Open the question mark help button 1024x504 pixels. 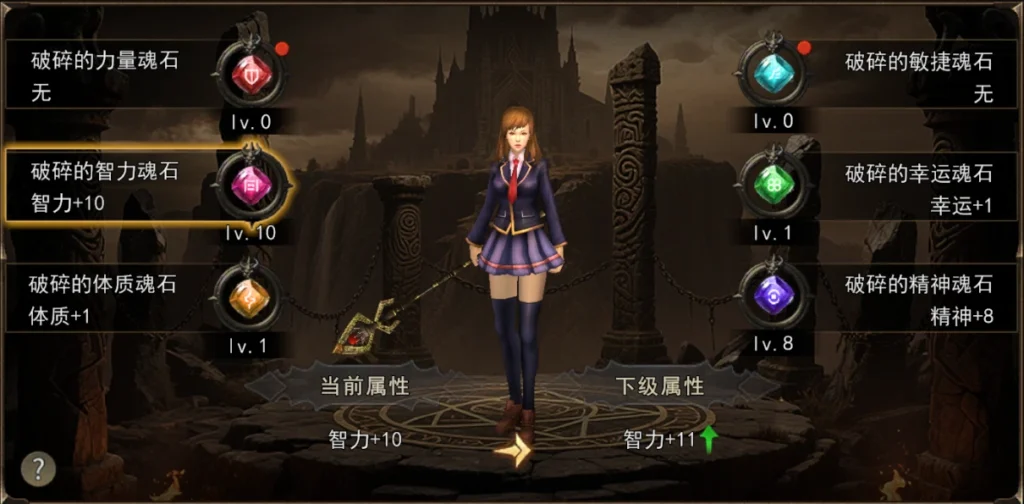click(x=38, y=468)
